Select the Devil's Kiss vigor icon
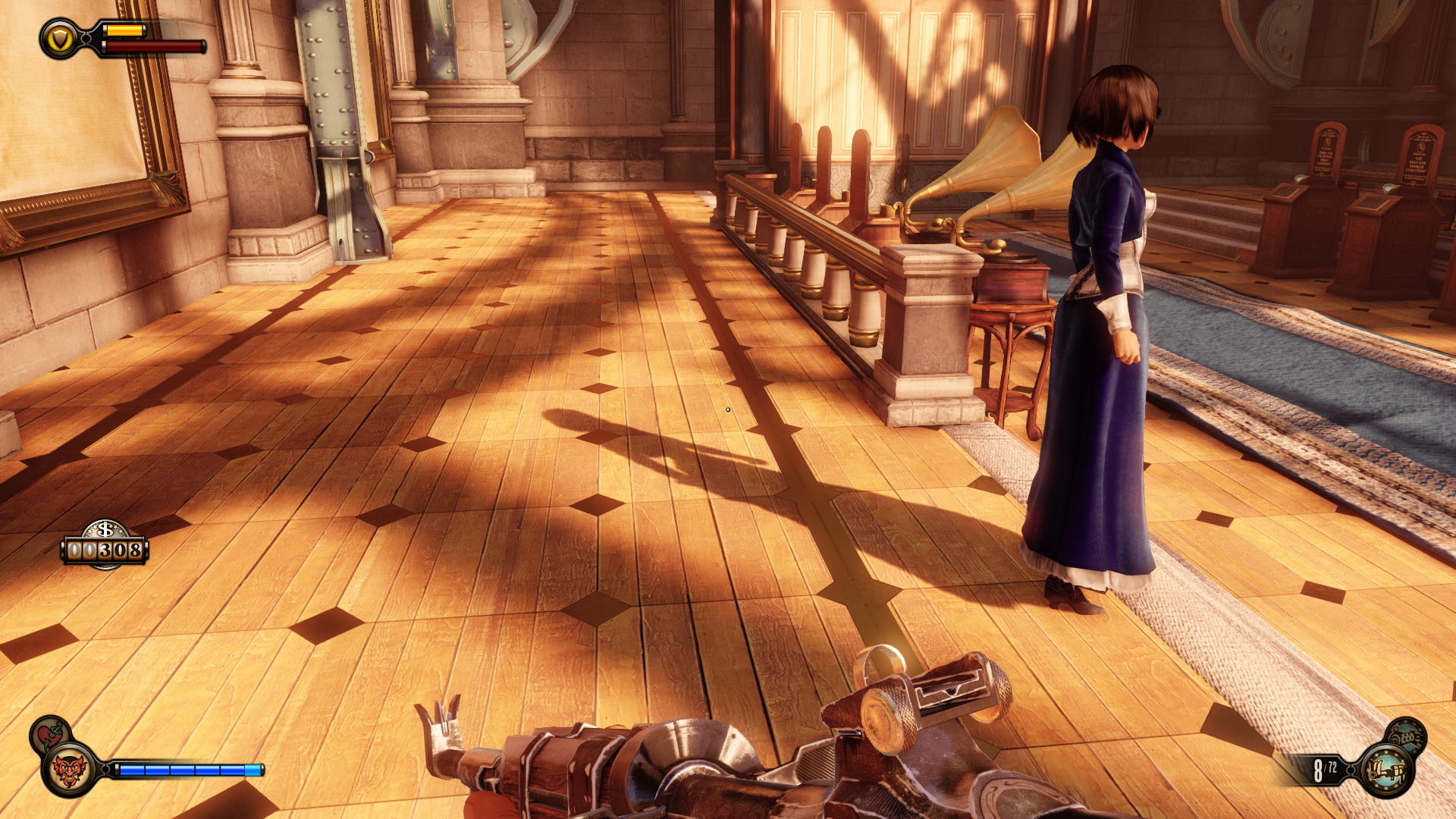The width and height of the screenshot is (1456, 819). pos(70,770)
